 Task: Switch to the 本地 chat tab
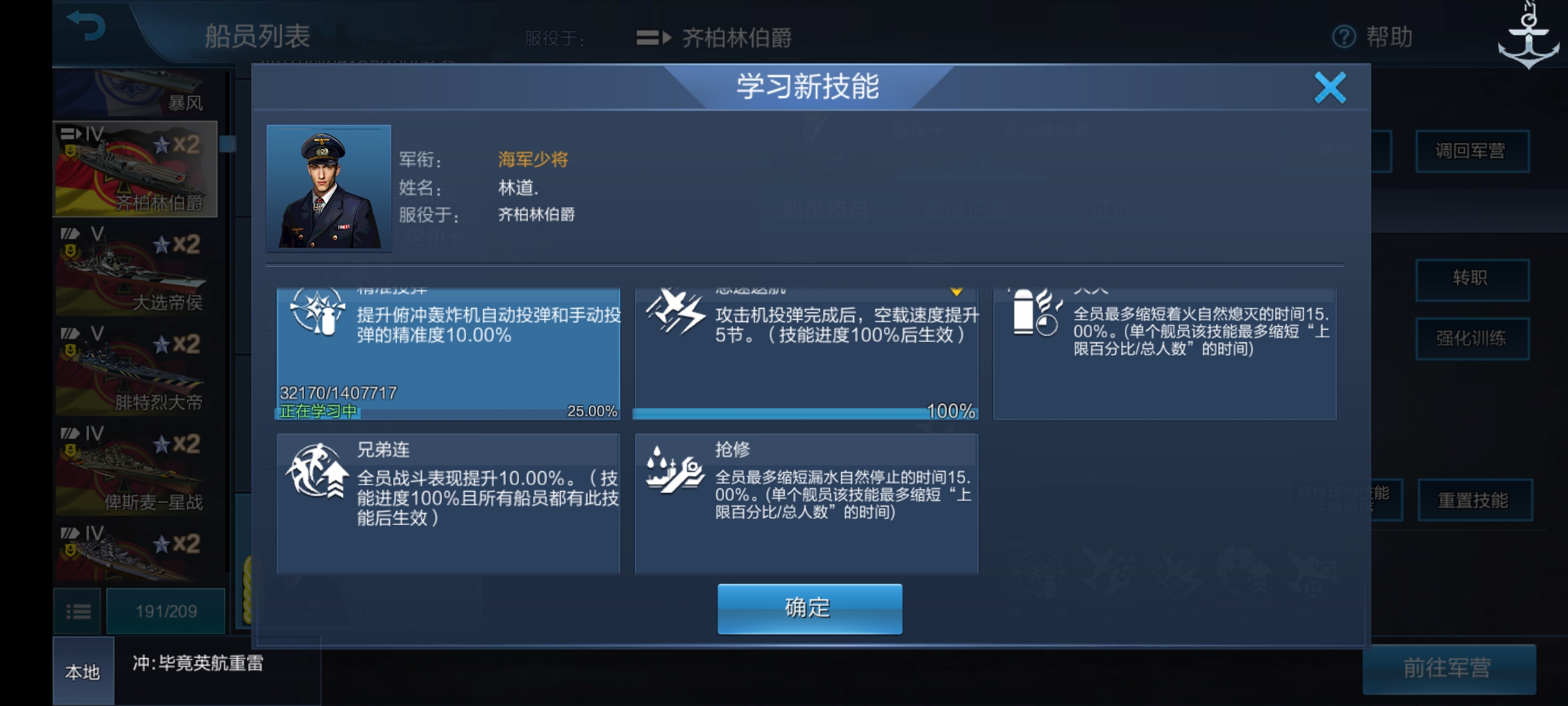click(x=82, y=671)
